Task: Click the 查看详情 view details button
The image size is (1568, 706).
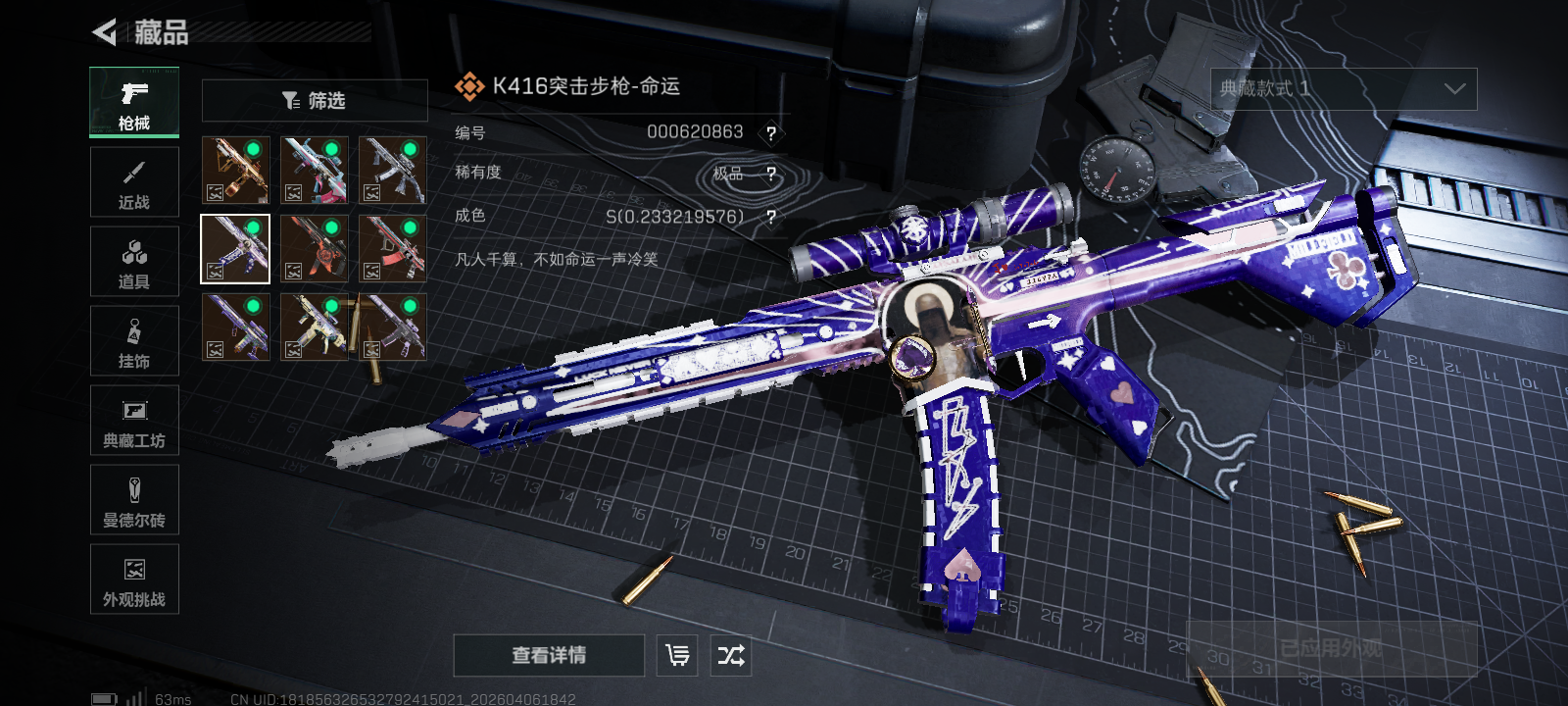Action: 549,655
